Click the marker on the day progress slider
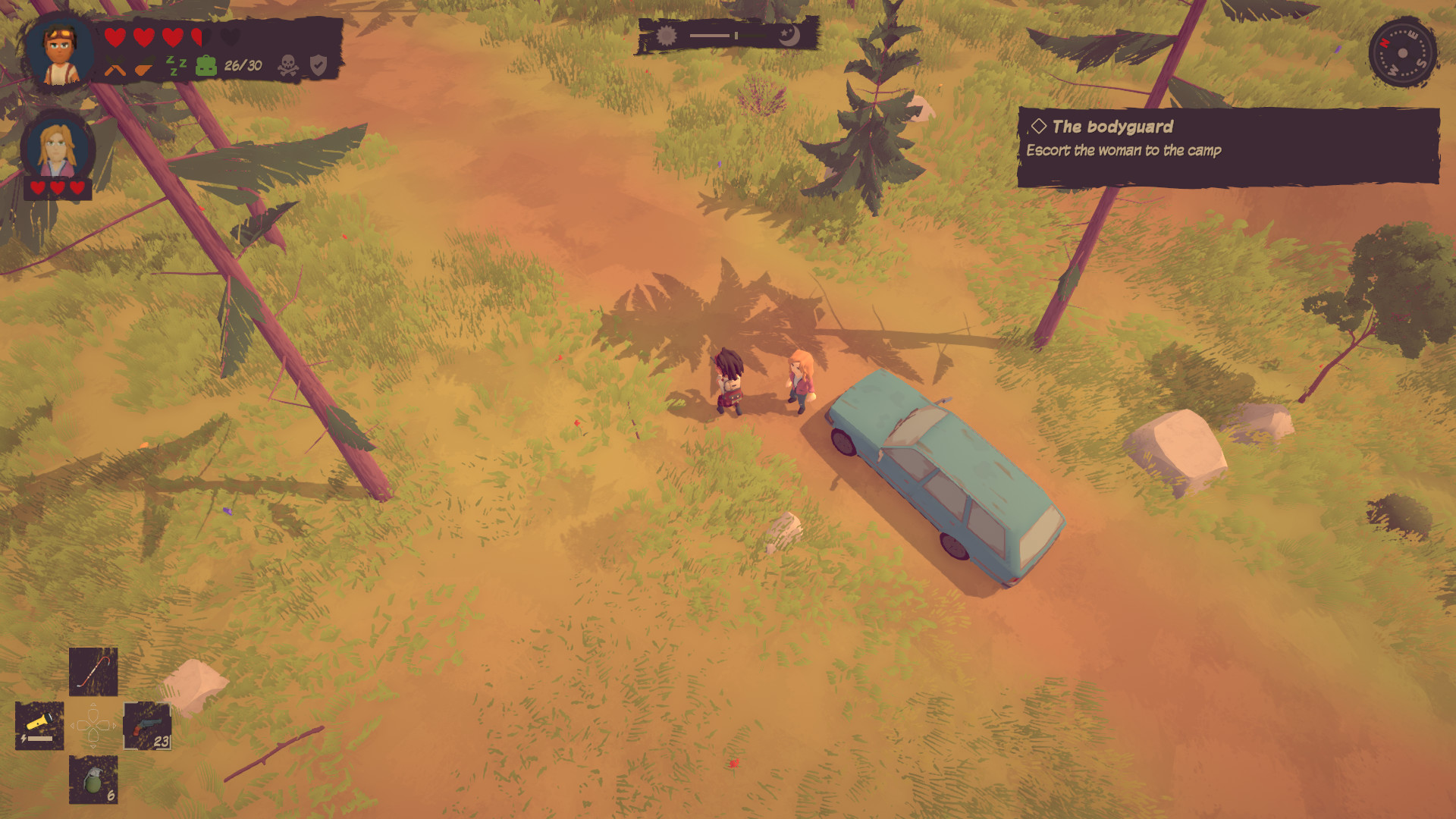1456x819 pixels. pyautogui.click(x=734, y=34)
